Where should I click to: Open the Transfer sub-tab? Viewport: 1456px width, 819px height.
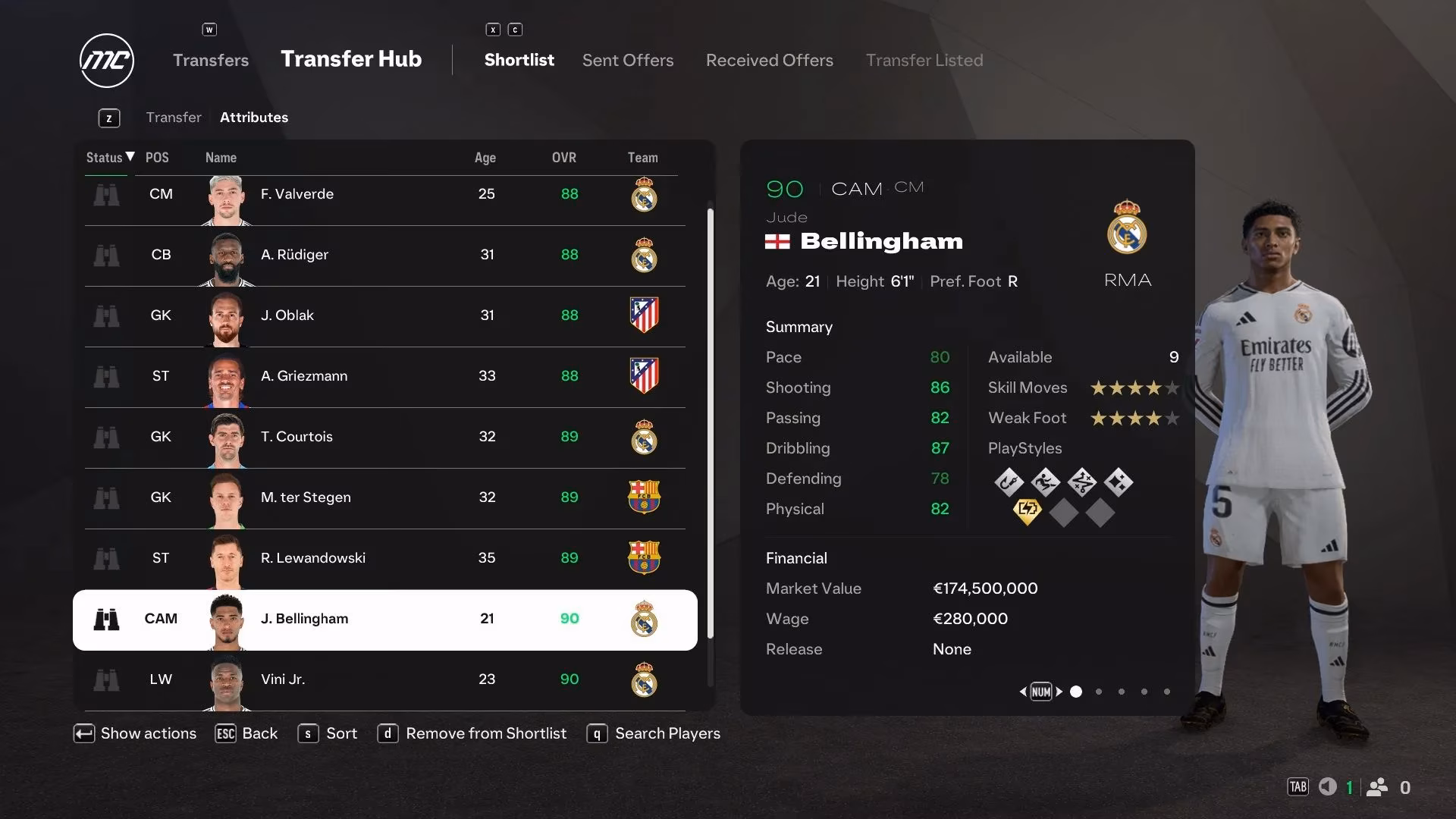pyautogui.click(x=174, y=118)
